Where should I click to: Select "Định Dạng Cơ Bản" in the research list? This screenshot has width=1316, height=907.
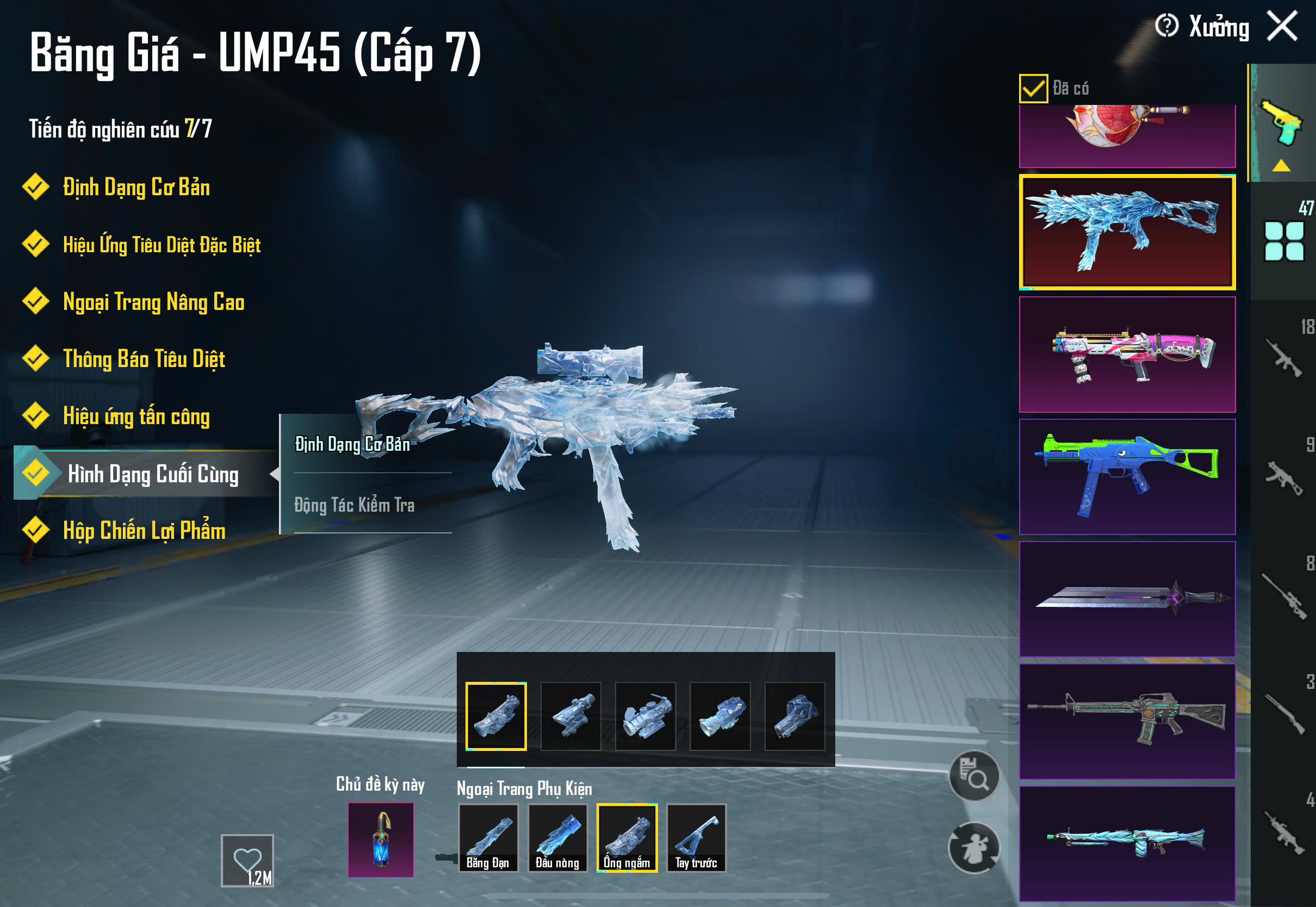[136, 188]
